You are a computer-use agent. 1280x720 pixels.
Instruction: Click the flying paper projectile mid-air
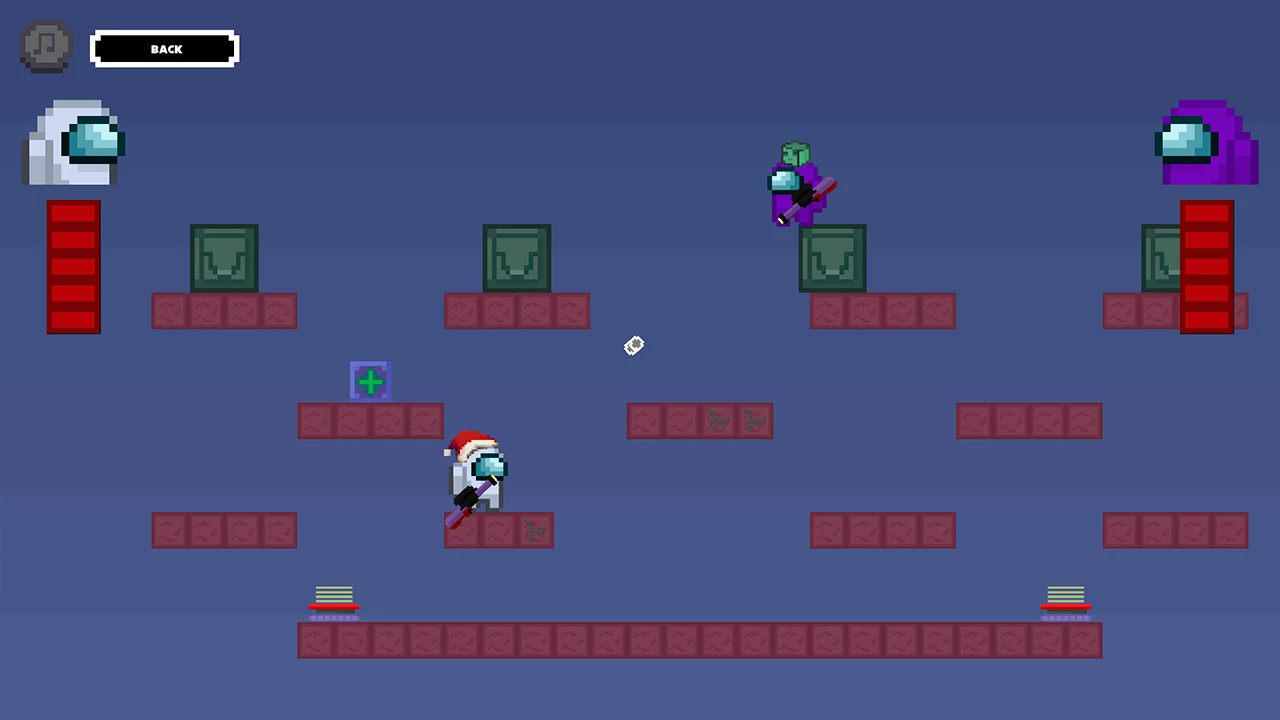(x=633, y=346)
